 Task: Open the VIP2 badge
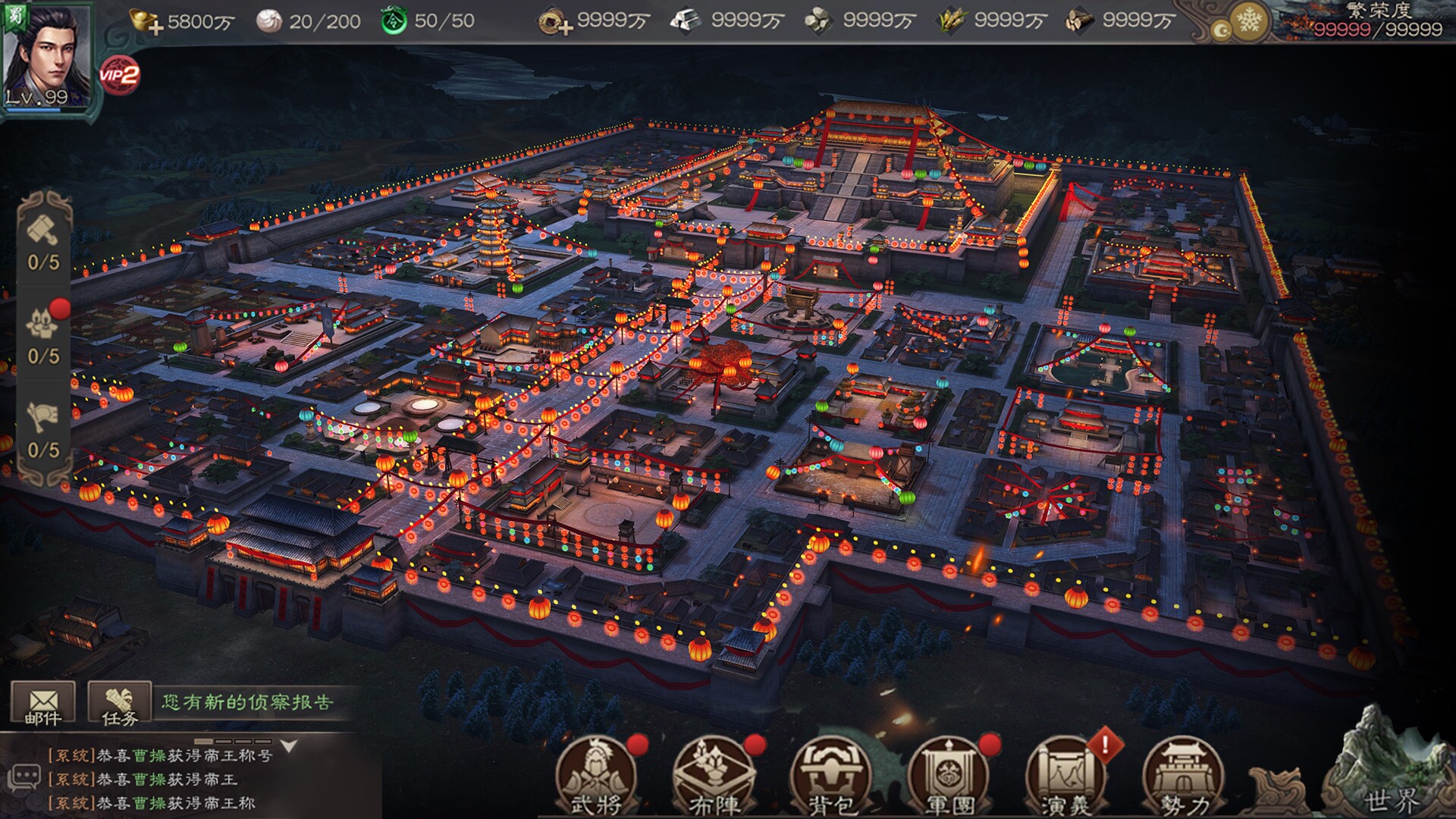[x=119, y=74]
